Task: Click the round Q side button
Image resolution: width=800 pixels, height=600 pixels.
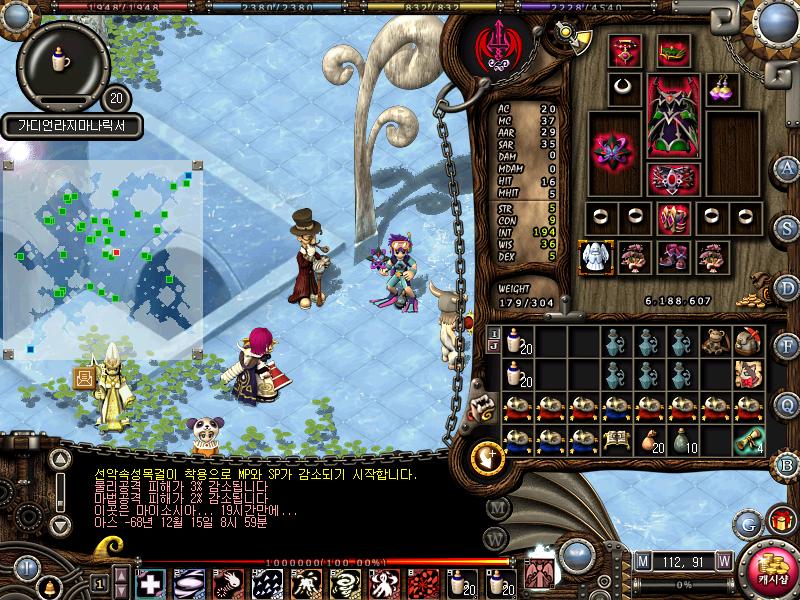Action: 788,404
